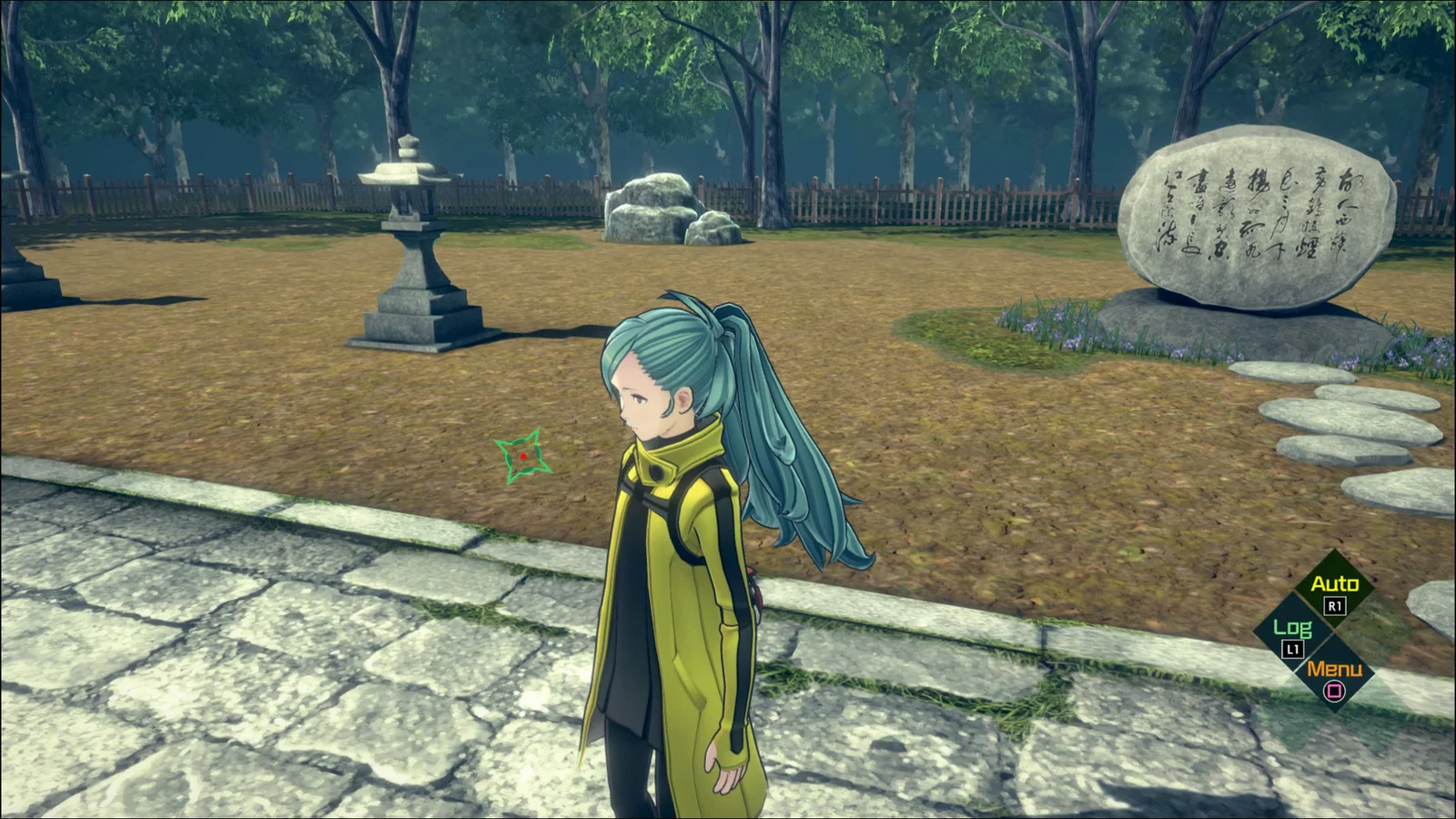Image resolution: width=1456 pixels, height=819 pixels.
Task: Toggle the Auto diamond button
Action: coord(1334,590)
